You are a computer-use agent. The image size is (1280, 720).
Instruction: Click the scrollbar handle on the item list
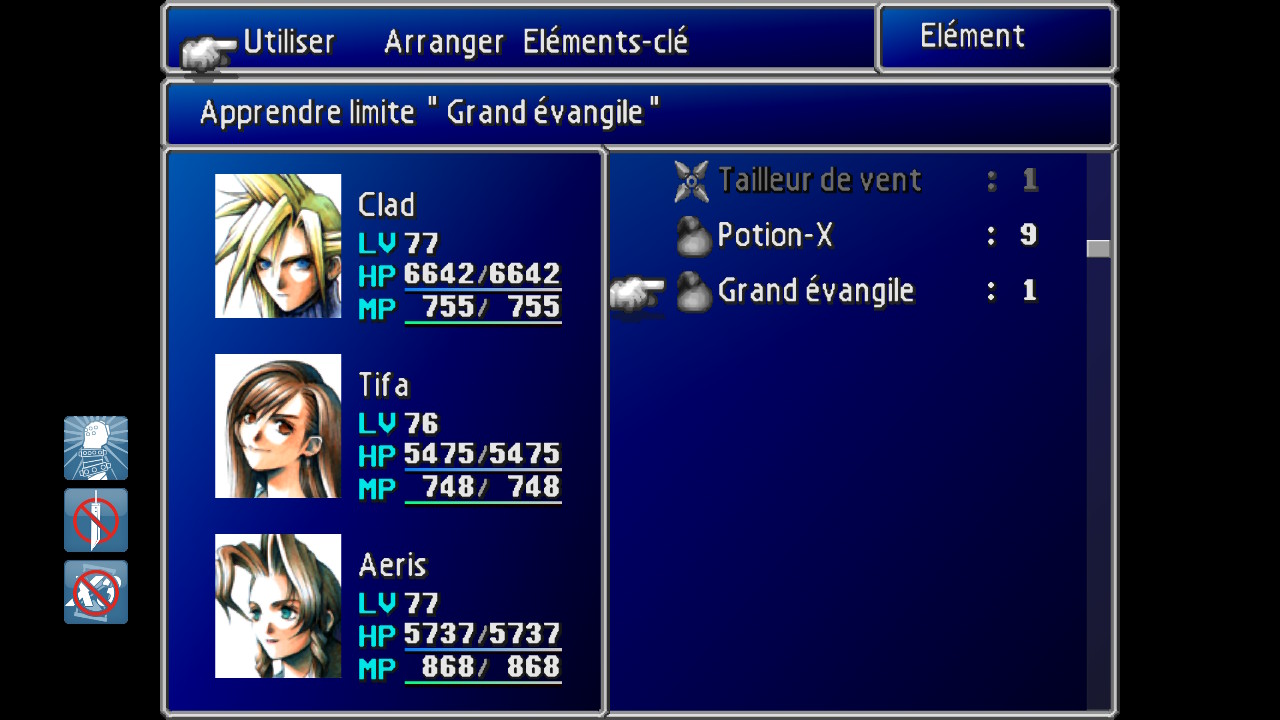[x=1100, y=246]
